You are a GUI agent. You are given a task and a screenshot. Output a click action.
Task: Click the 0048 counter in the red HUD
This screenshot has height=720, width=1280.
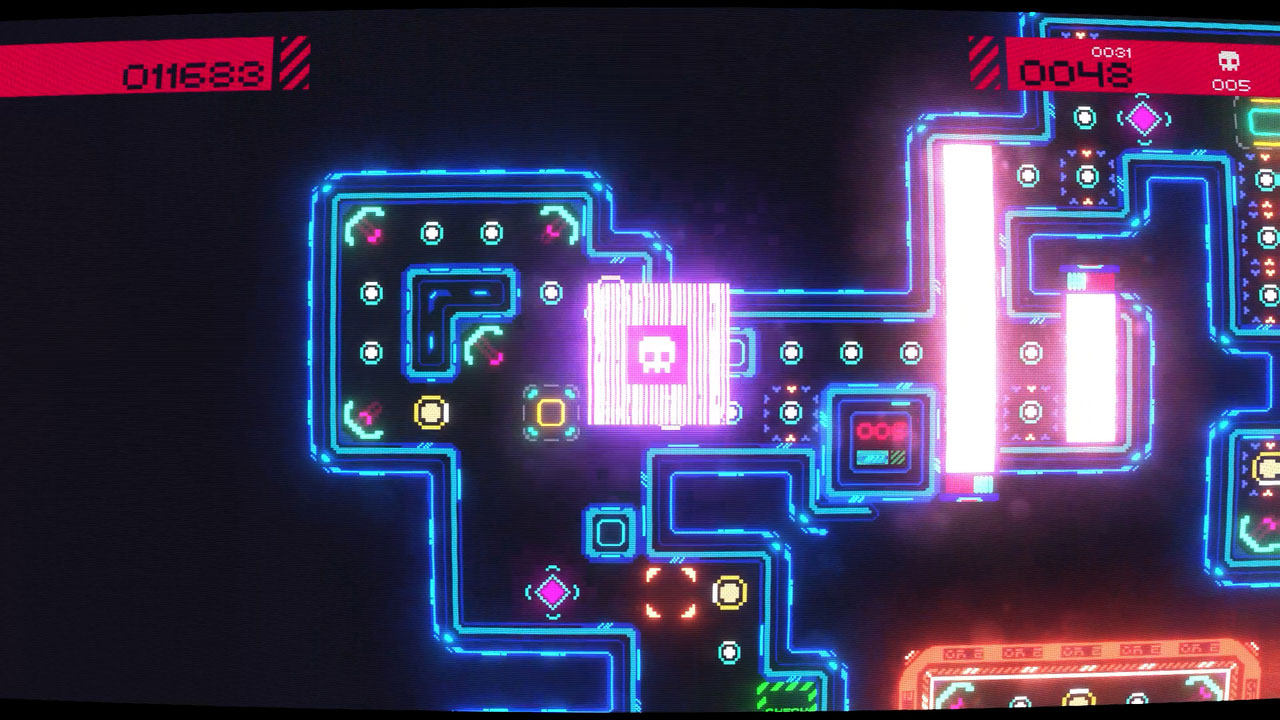[1075, 72]
